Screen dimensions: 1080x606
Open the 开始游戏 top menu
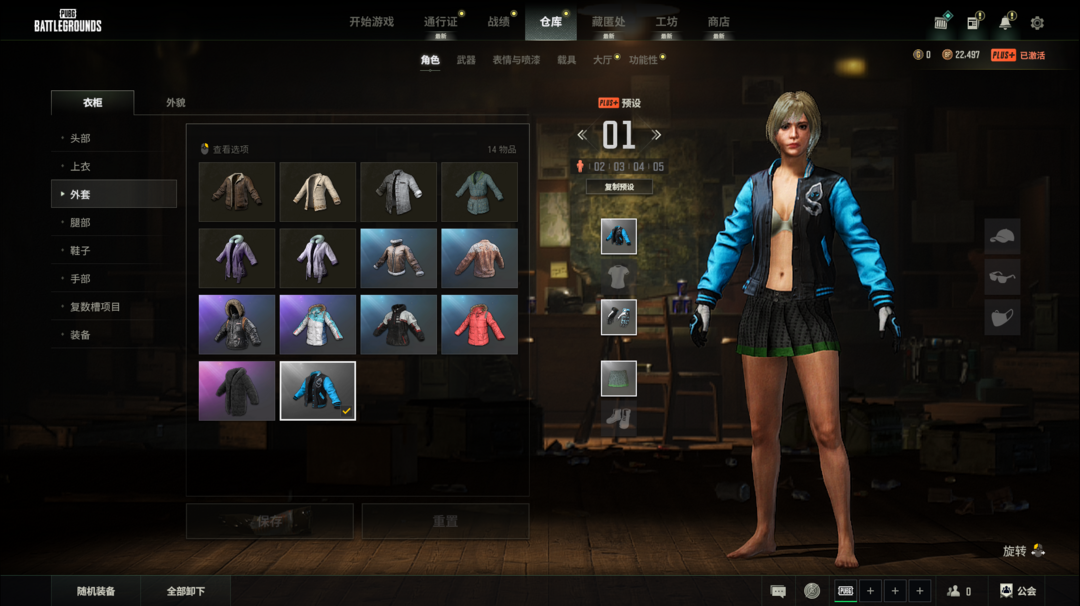371,22
